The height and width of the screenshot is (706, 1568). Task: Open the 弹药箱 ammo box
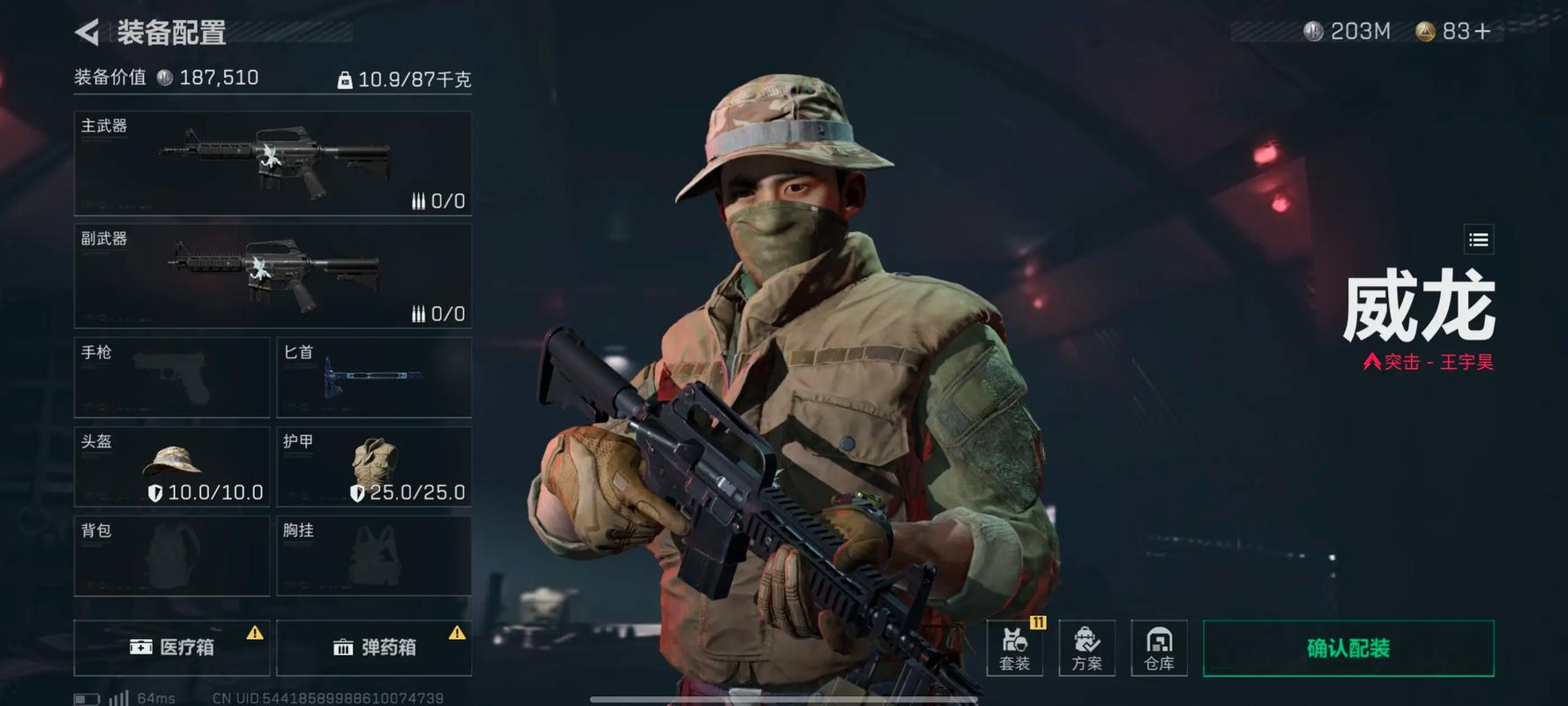374,647
